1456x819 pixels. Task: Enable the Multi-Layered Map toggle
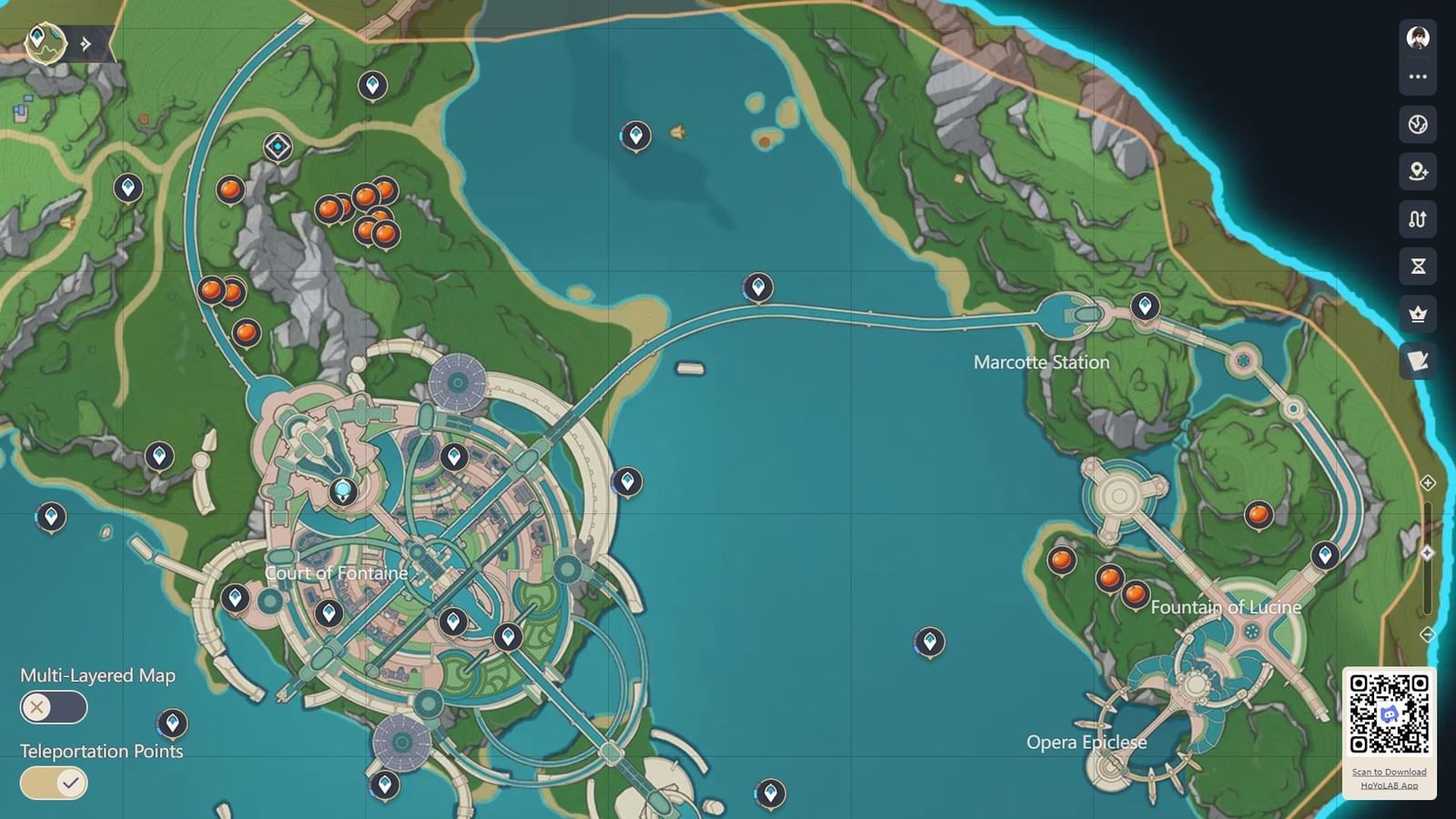53,707
